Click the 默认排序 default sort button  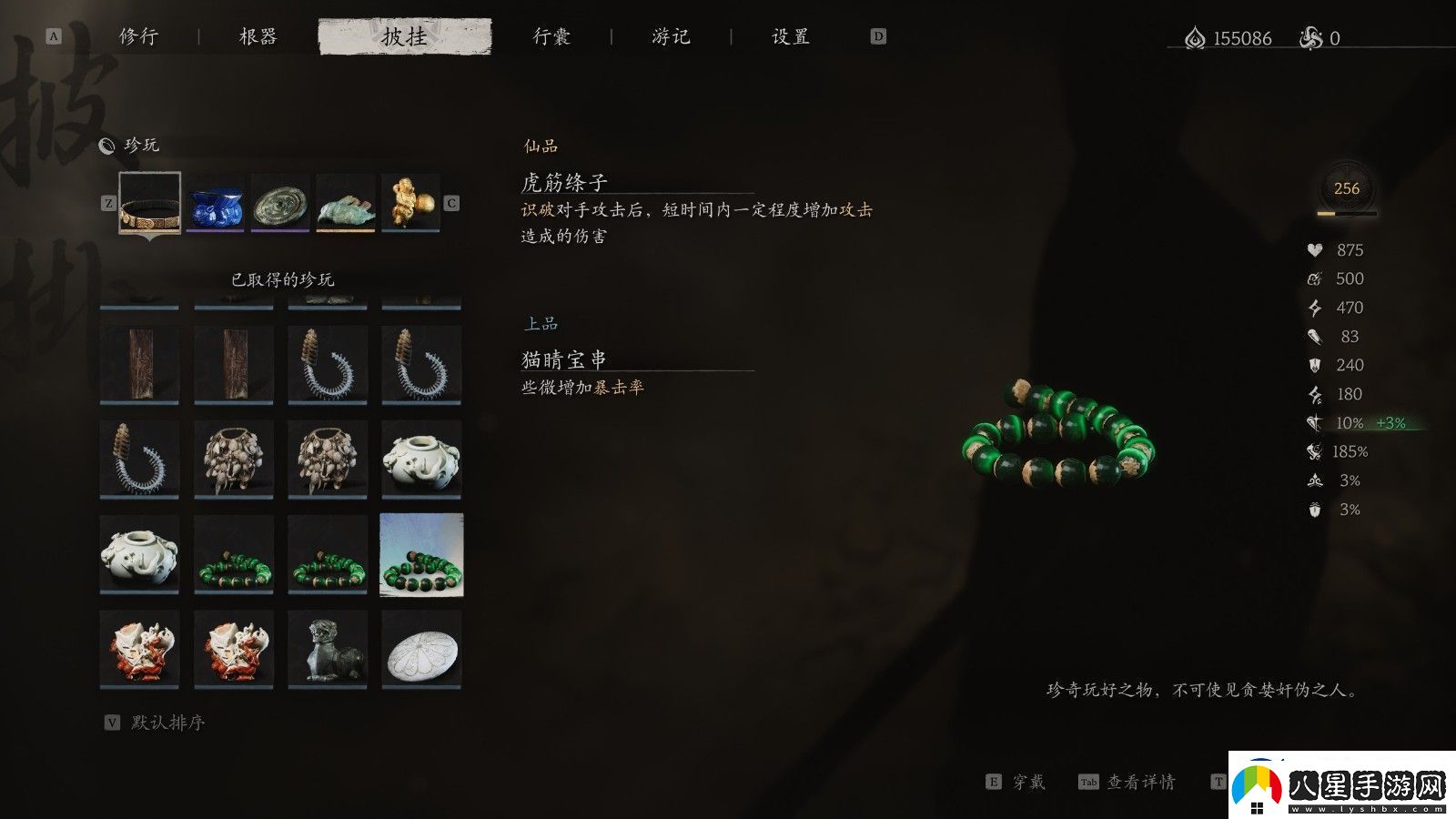[x=171, y=724]
